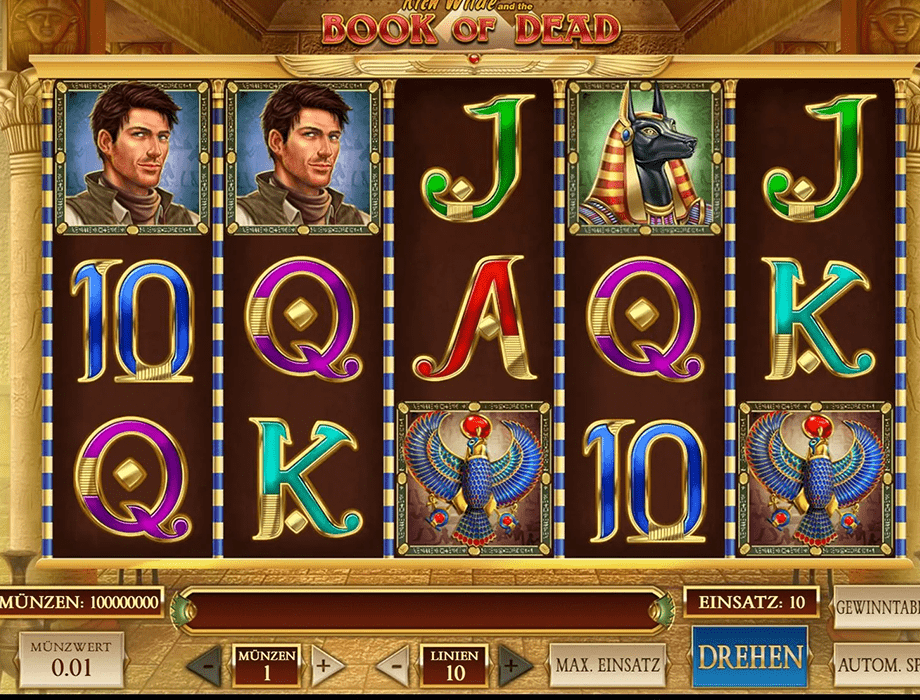This screenshot has width=920, height=700.
Task: Spin the reels with the Drehen button
Action: point(750,658)
